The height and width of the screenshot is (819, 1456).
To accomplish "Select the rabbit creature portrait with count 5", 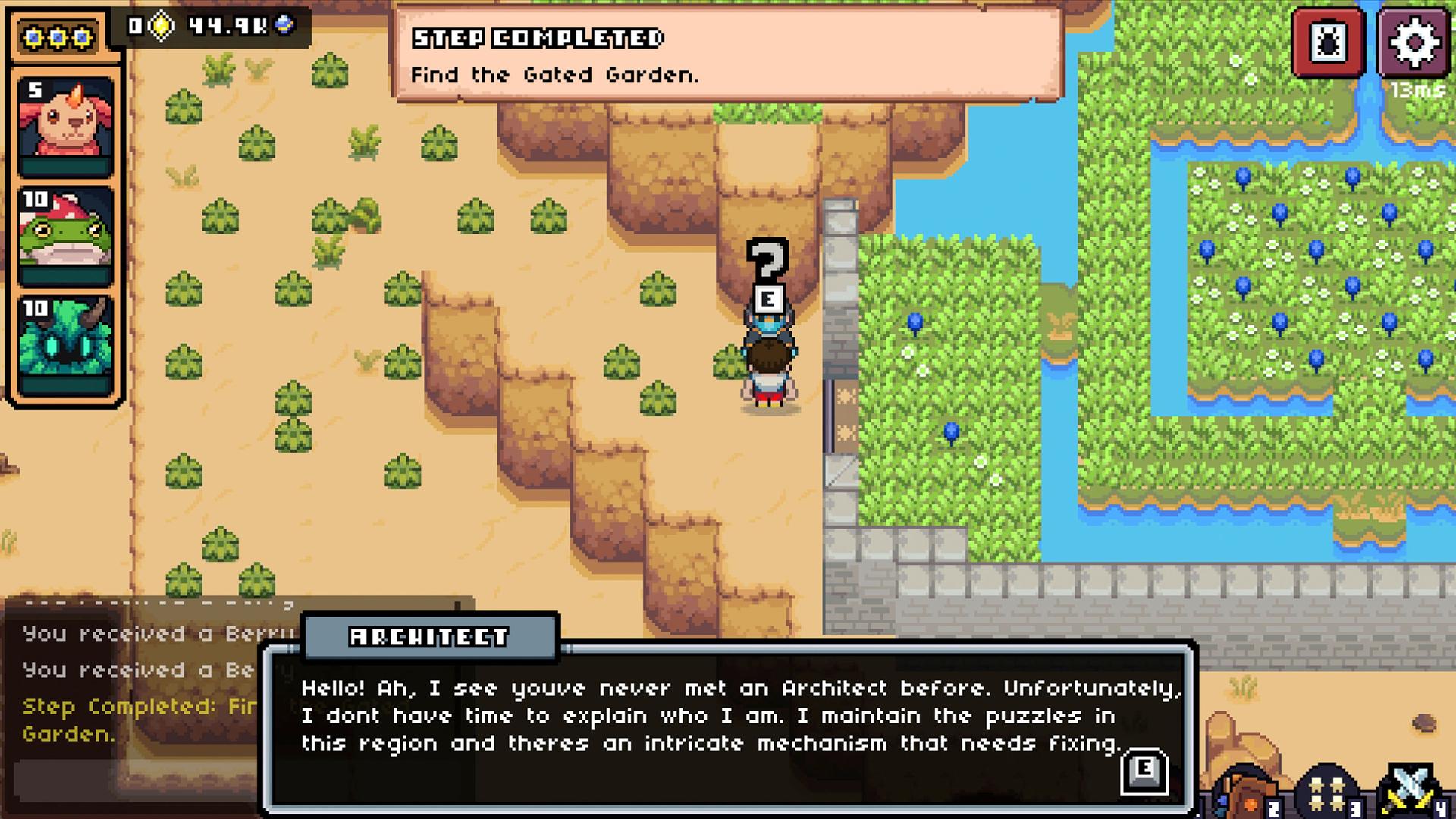I will 66,118.
